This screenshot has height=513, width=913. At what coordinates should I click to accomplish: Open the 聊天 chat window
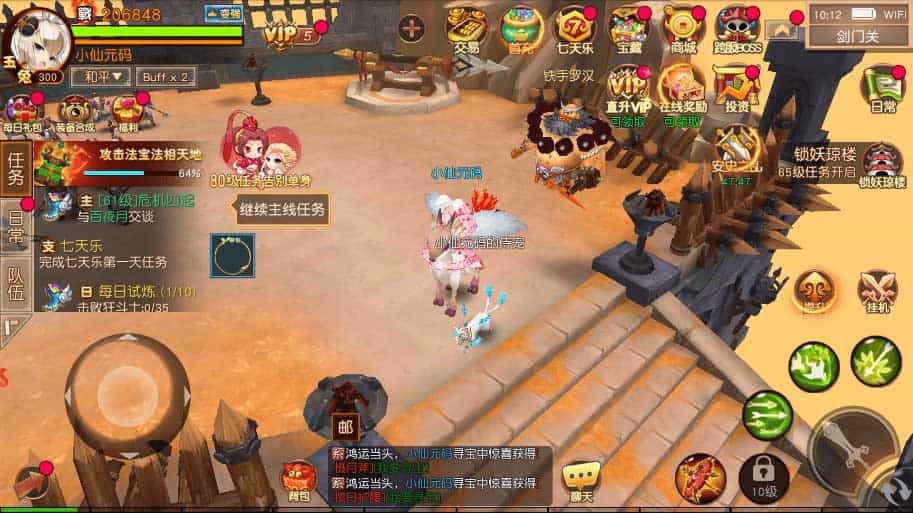[579, 481]
